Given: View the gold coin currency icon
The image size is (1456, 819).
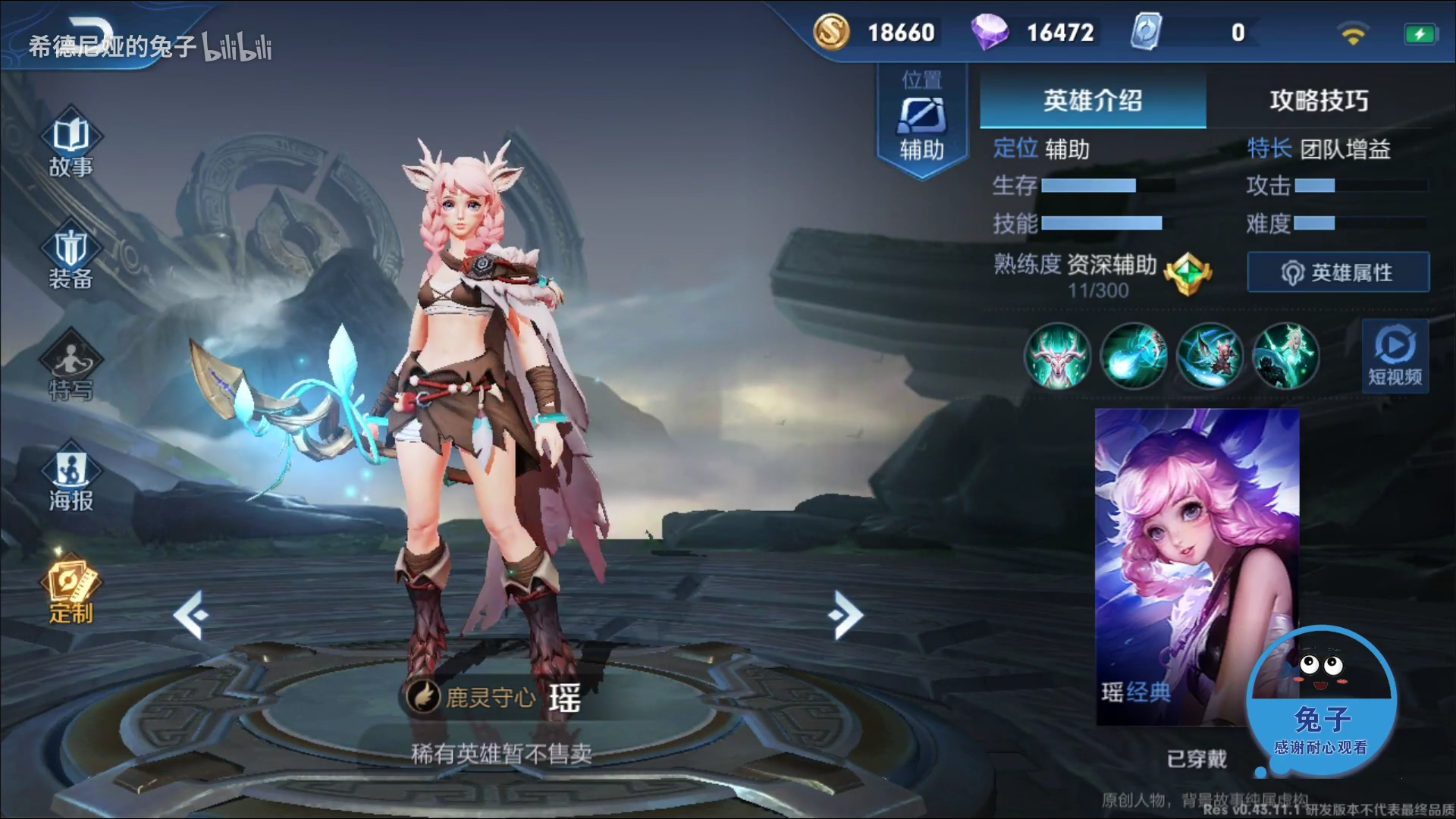Looking at the screenshot, I should point(830,32).
